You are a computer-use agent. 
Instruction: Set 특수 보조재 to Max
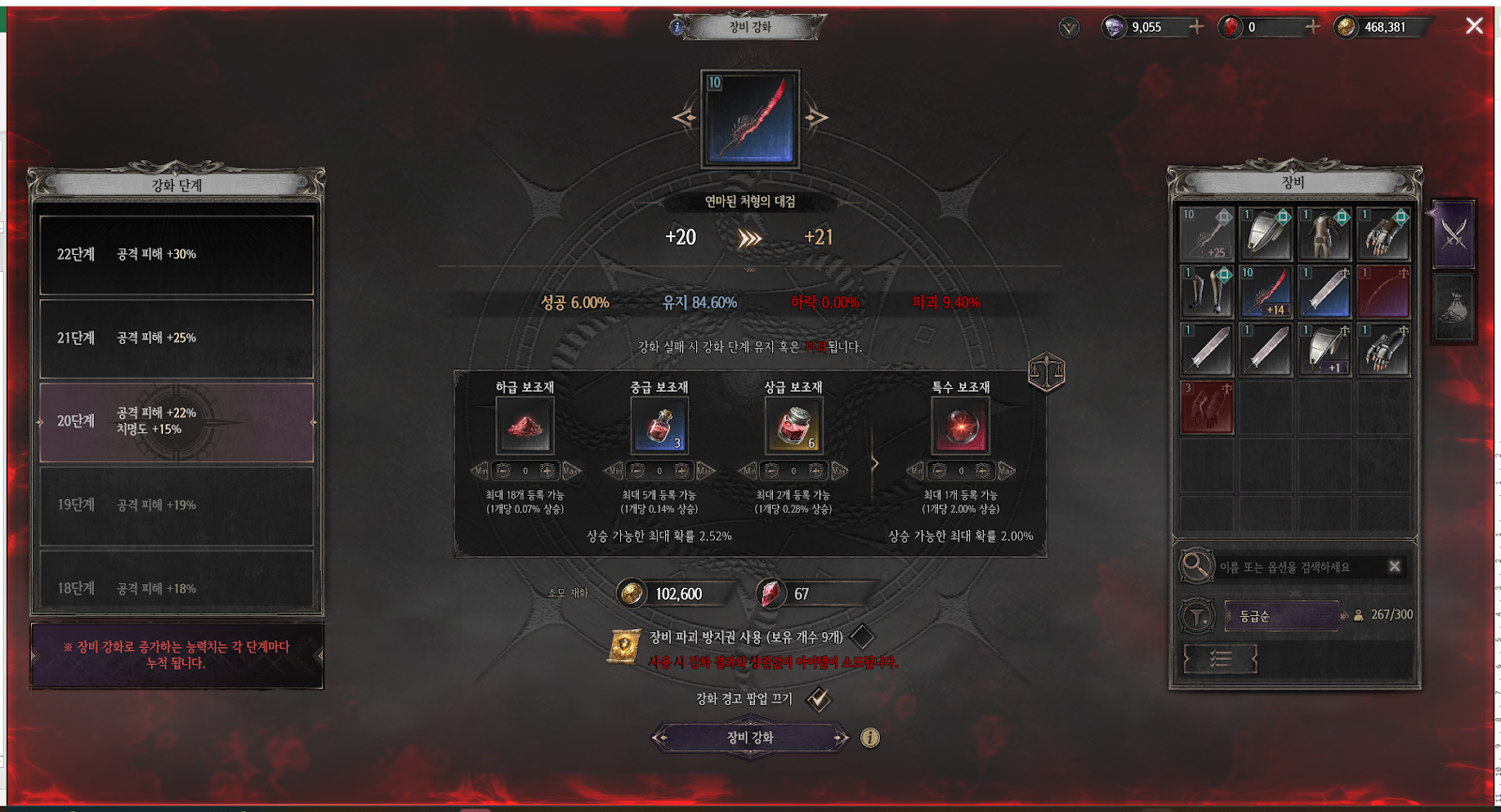pos(1006,471)
